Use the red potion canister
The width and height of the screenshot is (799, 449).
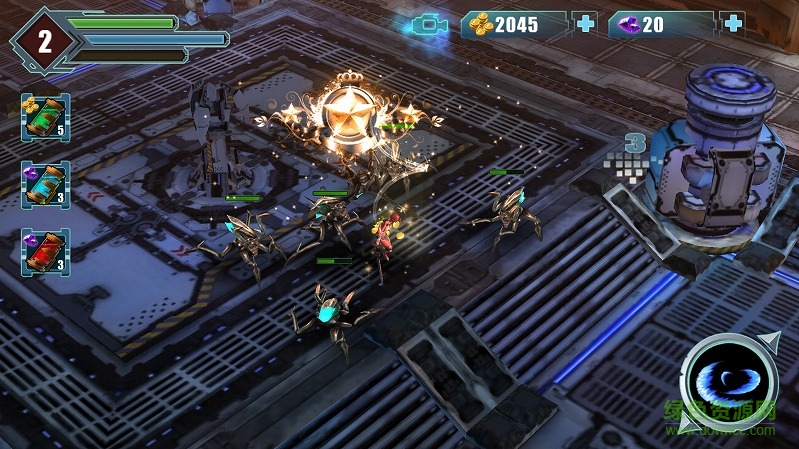click(x=45, y=250)
